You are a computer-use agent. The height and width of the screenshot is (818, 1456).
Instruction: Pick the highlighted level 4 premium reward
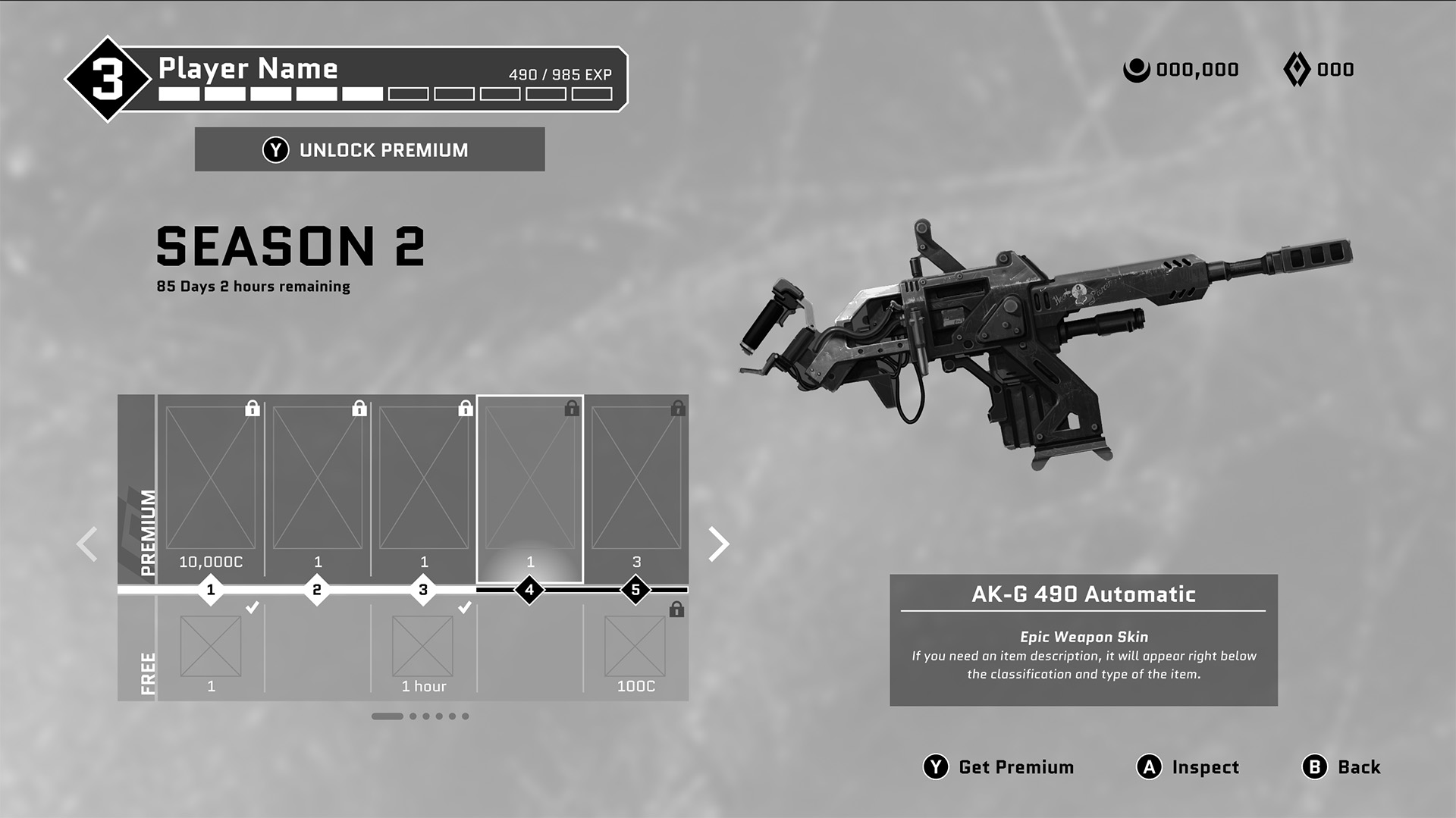click(529, 485)
